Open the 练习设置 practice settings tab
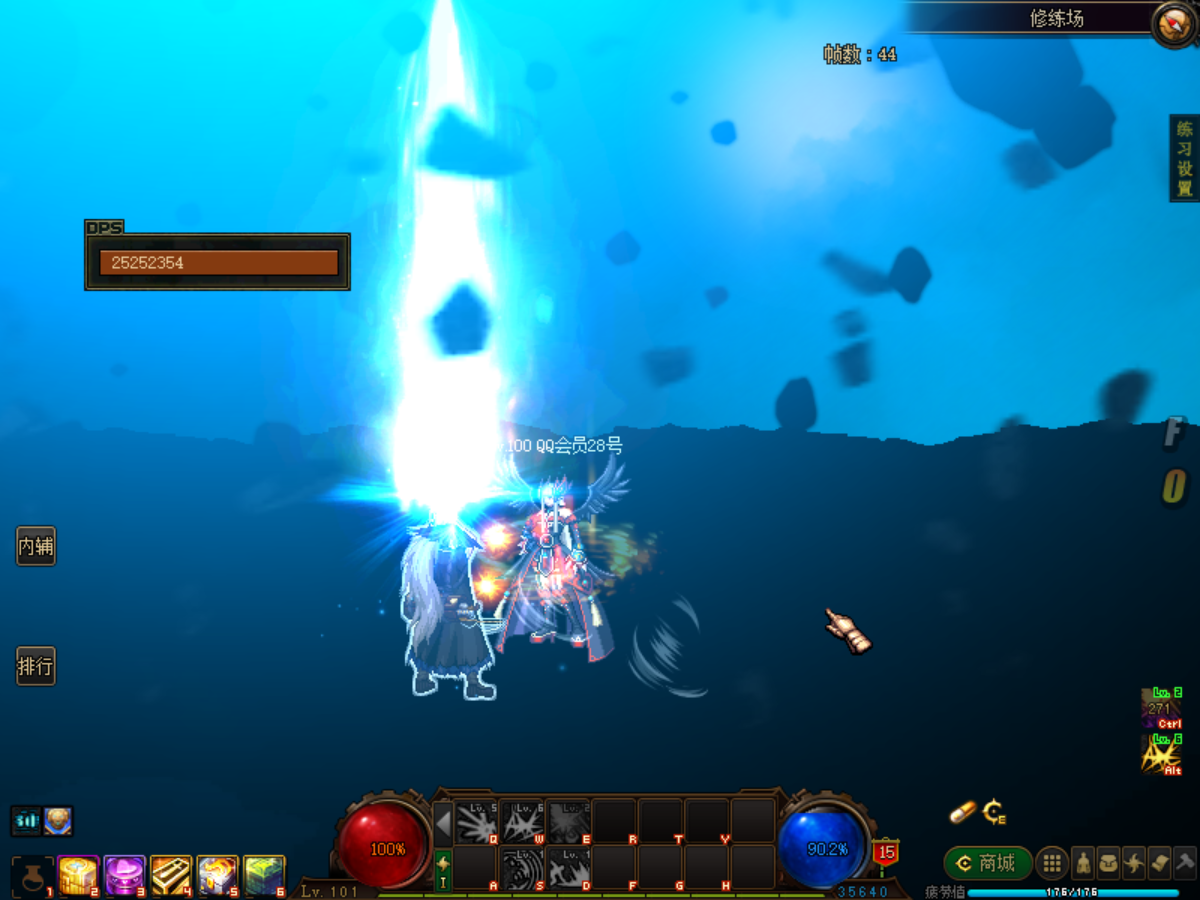The image size is (1200, 900). pyautogui.click(x=1184, y=158)
